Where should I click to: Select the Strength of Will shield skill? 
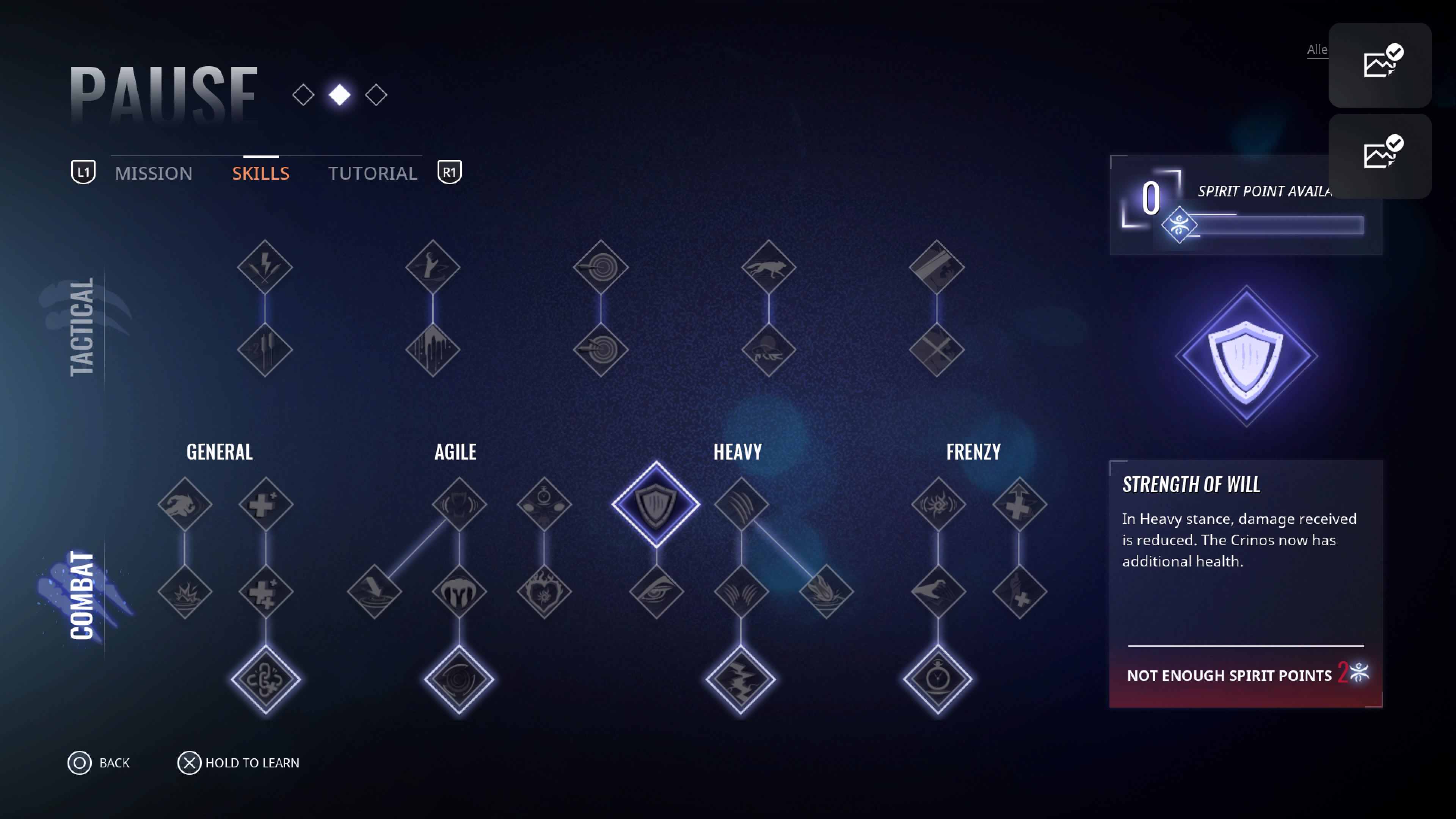pos(656,504)
